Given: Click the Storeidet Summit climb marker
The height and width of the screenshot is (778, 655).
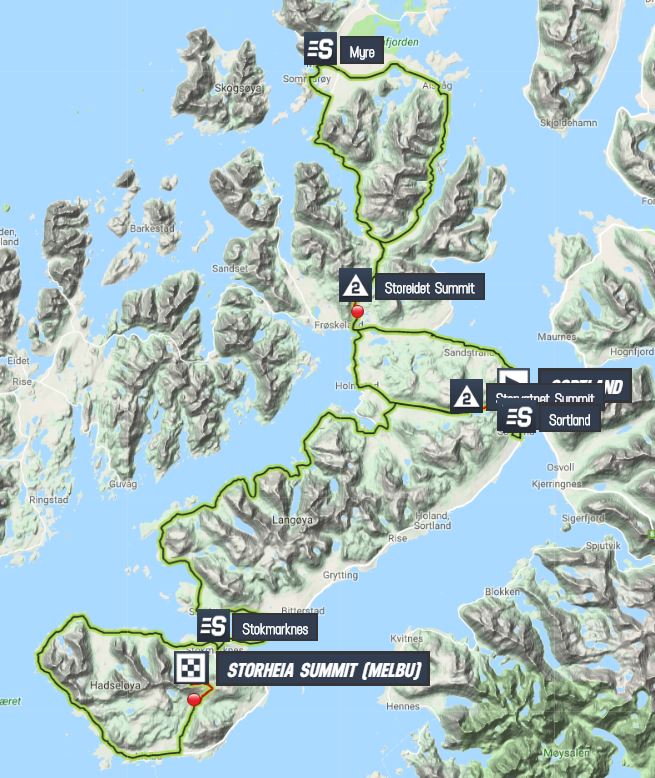Looking at the screenshot, I should tap(355, 287).
